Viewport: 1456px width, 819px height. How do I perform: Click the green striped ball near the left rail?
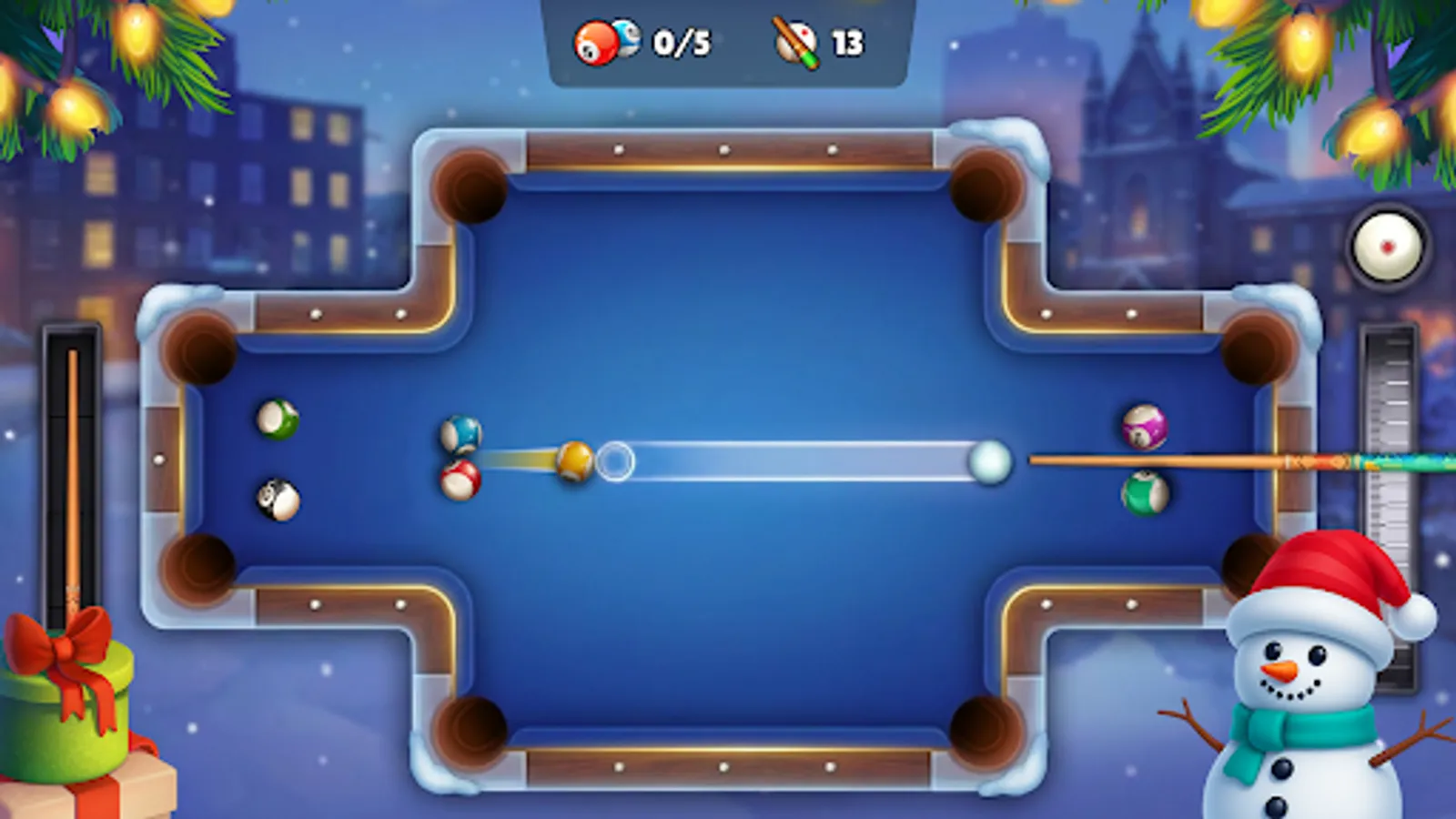(x=276, y=421)
